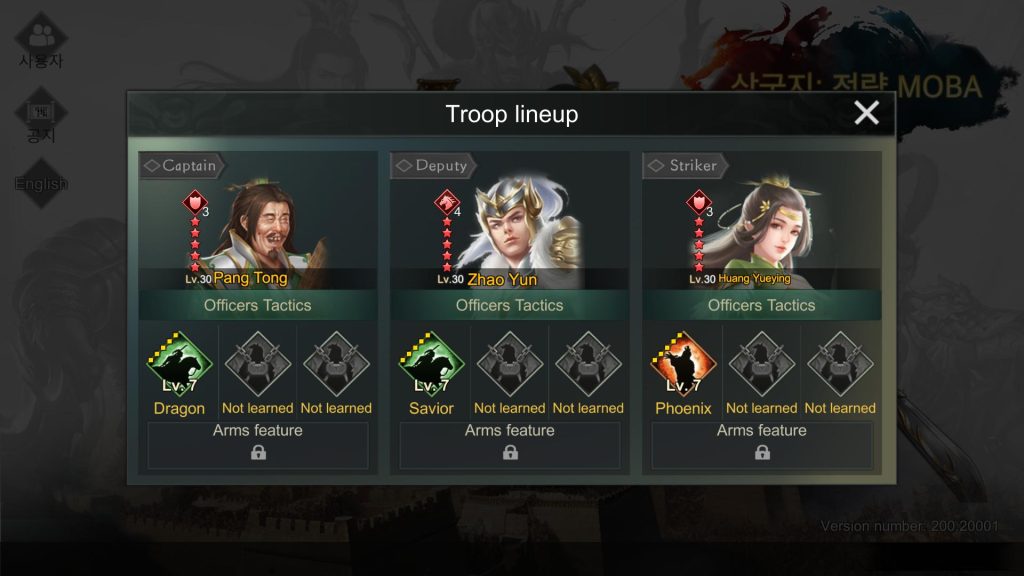This screenshot has width=1024, height=576.
Task: Open the notice icon below the user icon
Action: [x=41, y=117]
